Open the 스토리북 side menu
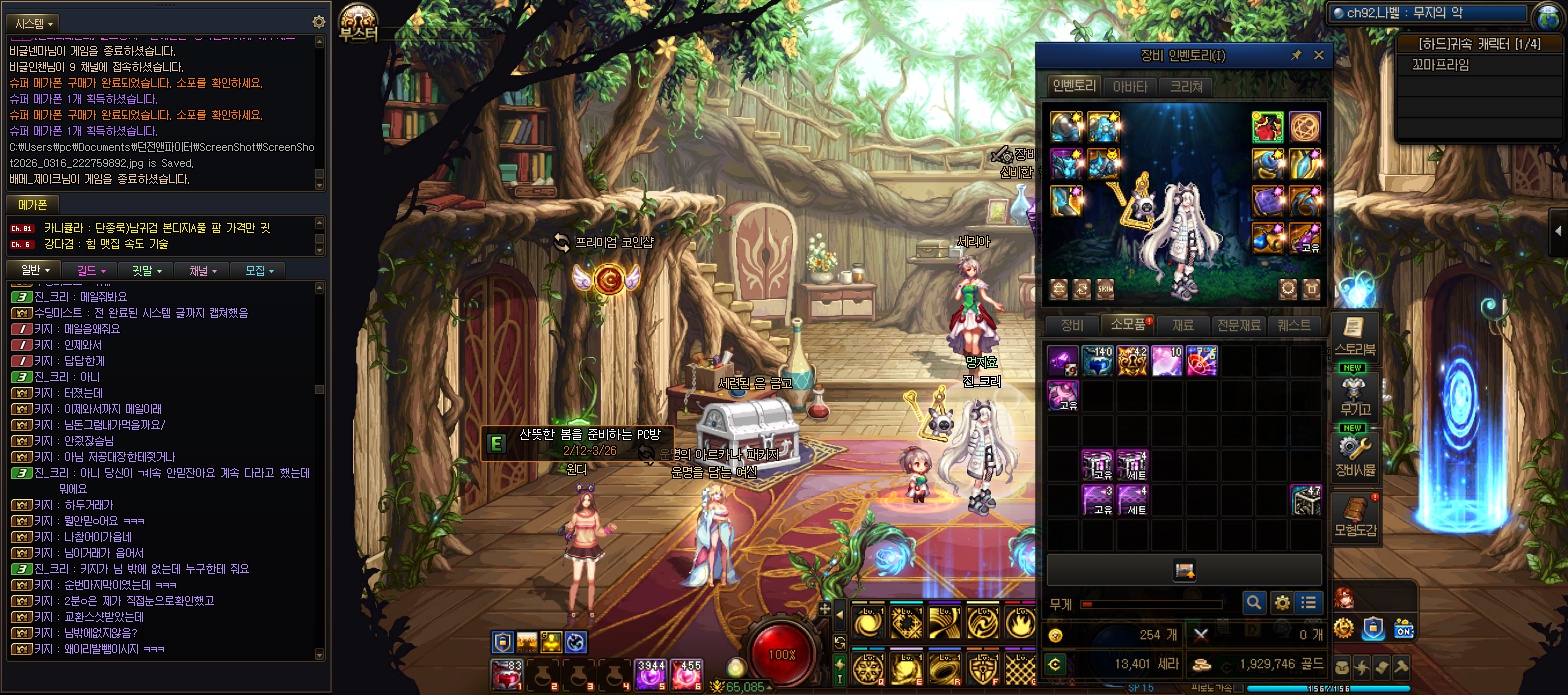The height and width of the screenshot is (695, 1568). coord(1355,336)
